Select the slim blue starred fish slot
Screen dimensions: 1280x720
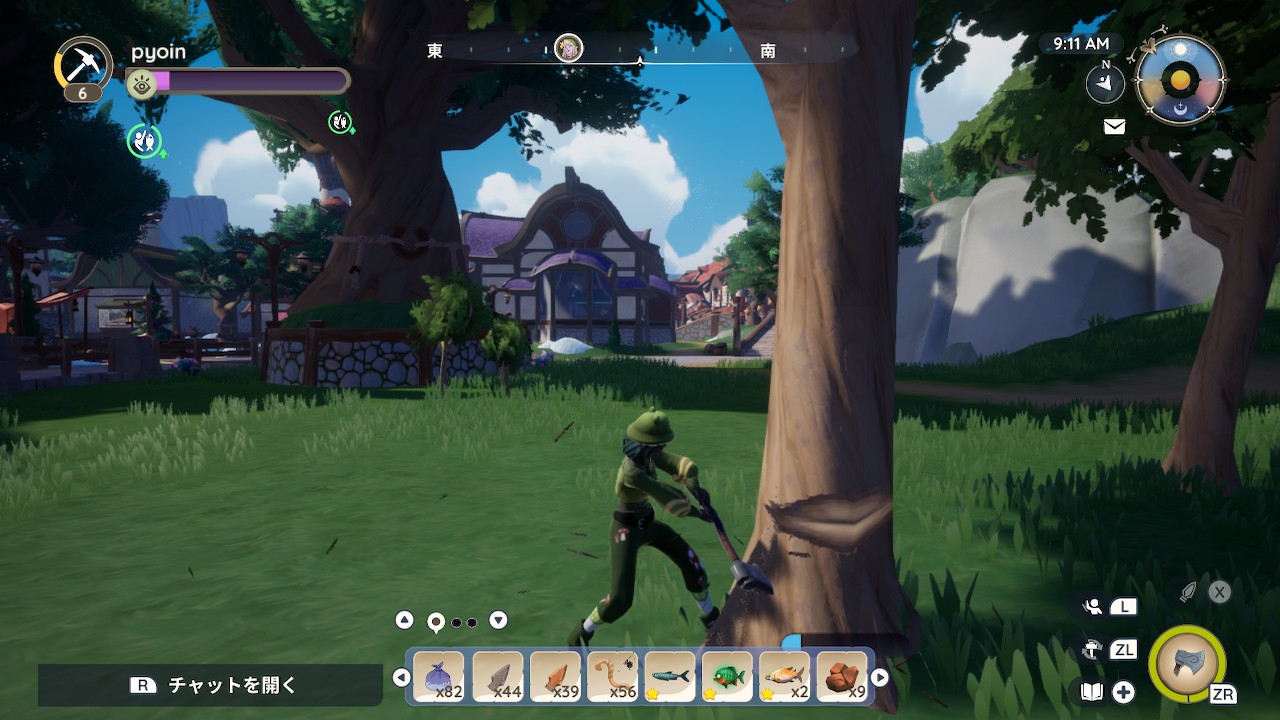pos(670,677)
